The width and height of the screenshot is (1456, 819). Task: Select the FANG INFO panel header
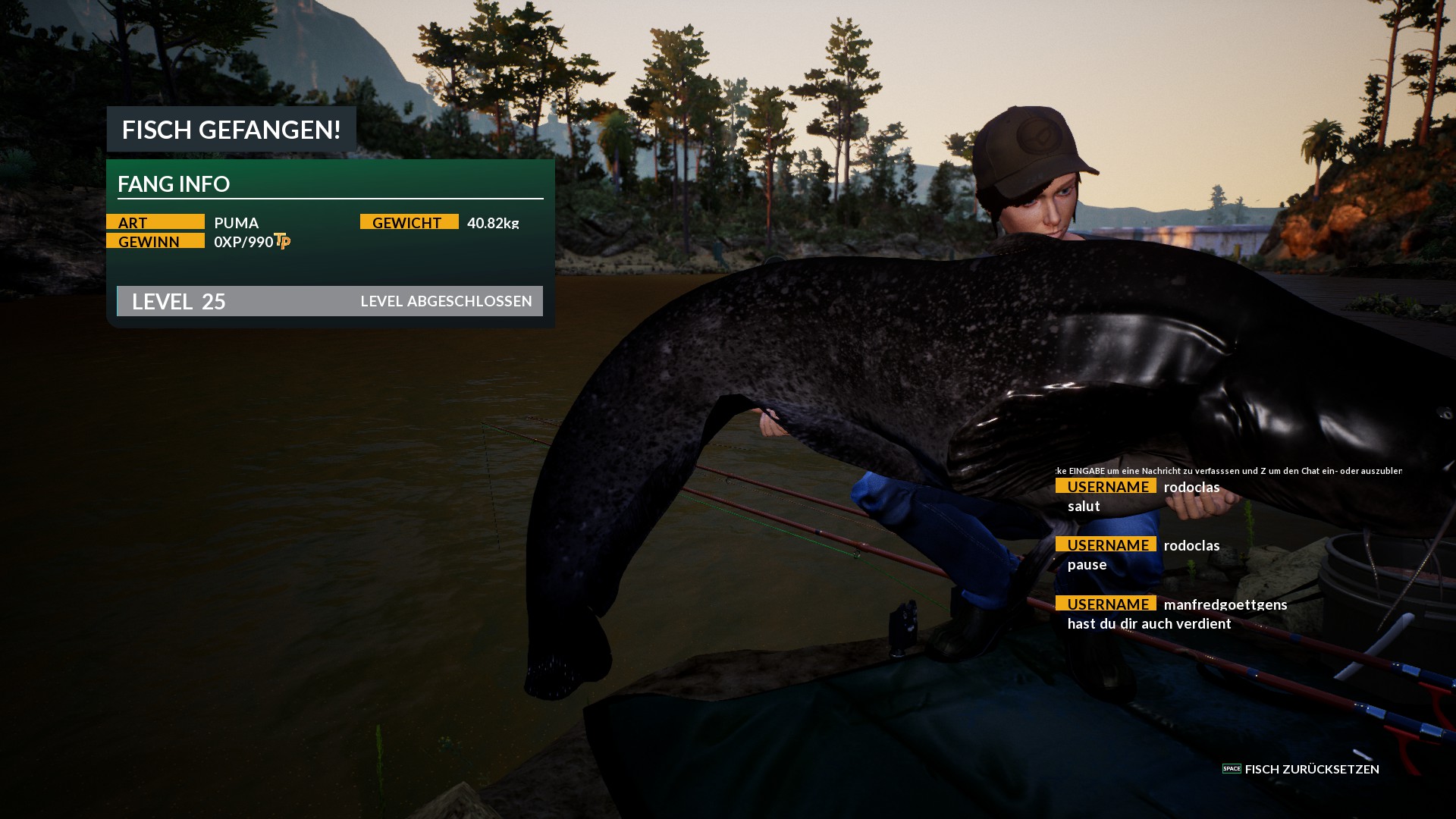click(x=175, y=184)
